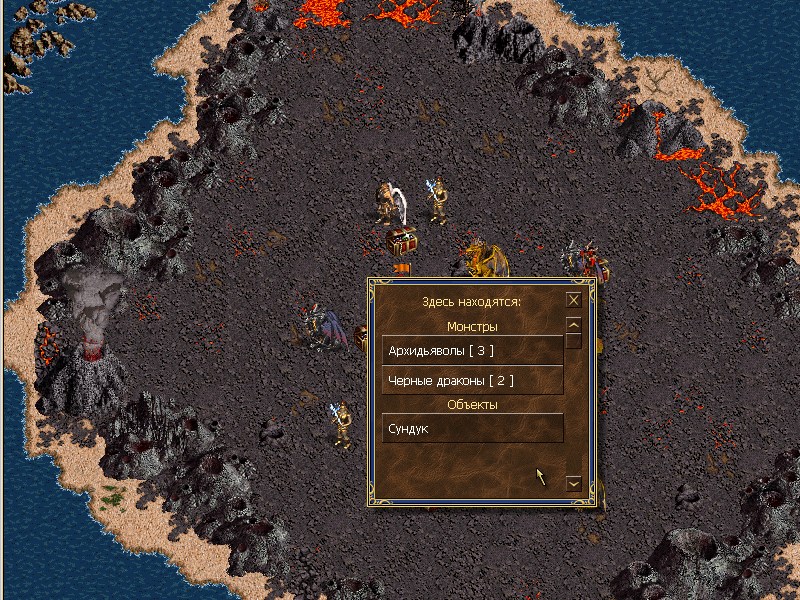This screenshot has width=800, height=600.
Task: Choose the Черные драконы [ 2 ] entry
Action: pyautogui.click(x=473, y=381)
